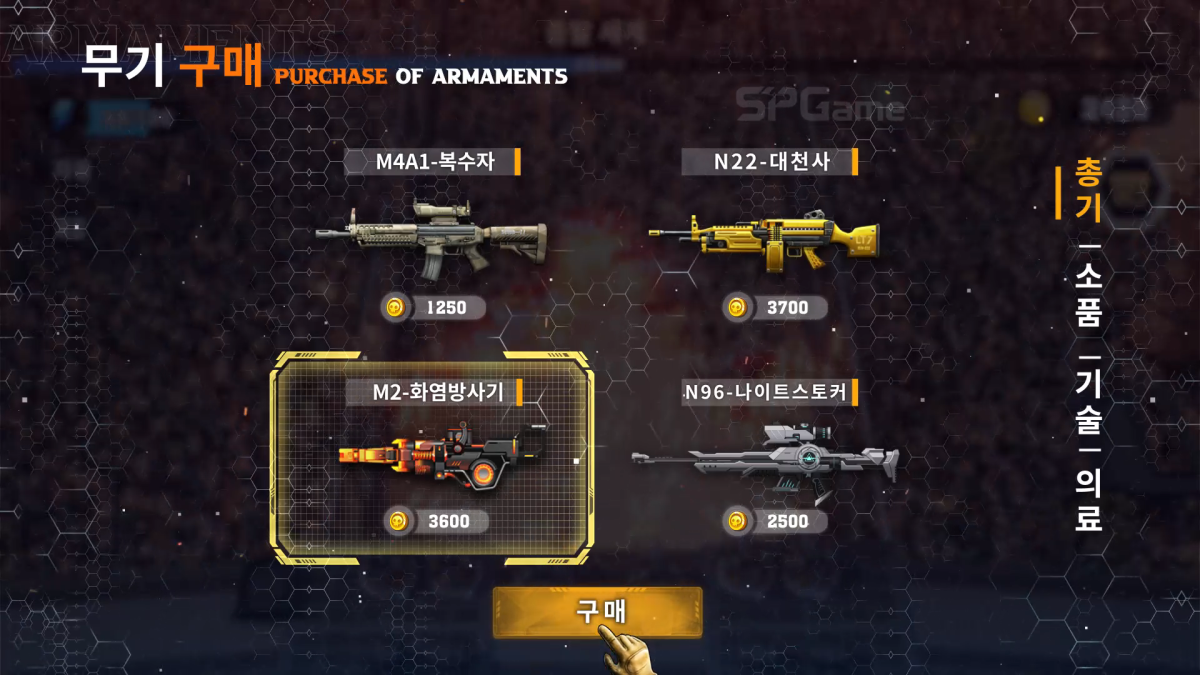This screenshot has height=675, width=1200.
Task: Switch to the 의료 category tab
Action: [1088, 502]
